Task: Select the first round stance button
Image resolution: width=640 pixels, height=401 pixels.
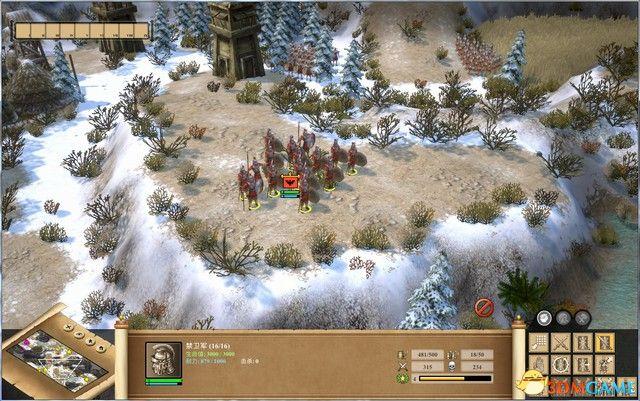Action: 542,318
